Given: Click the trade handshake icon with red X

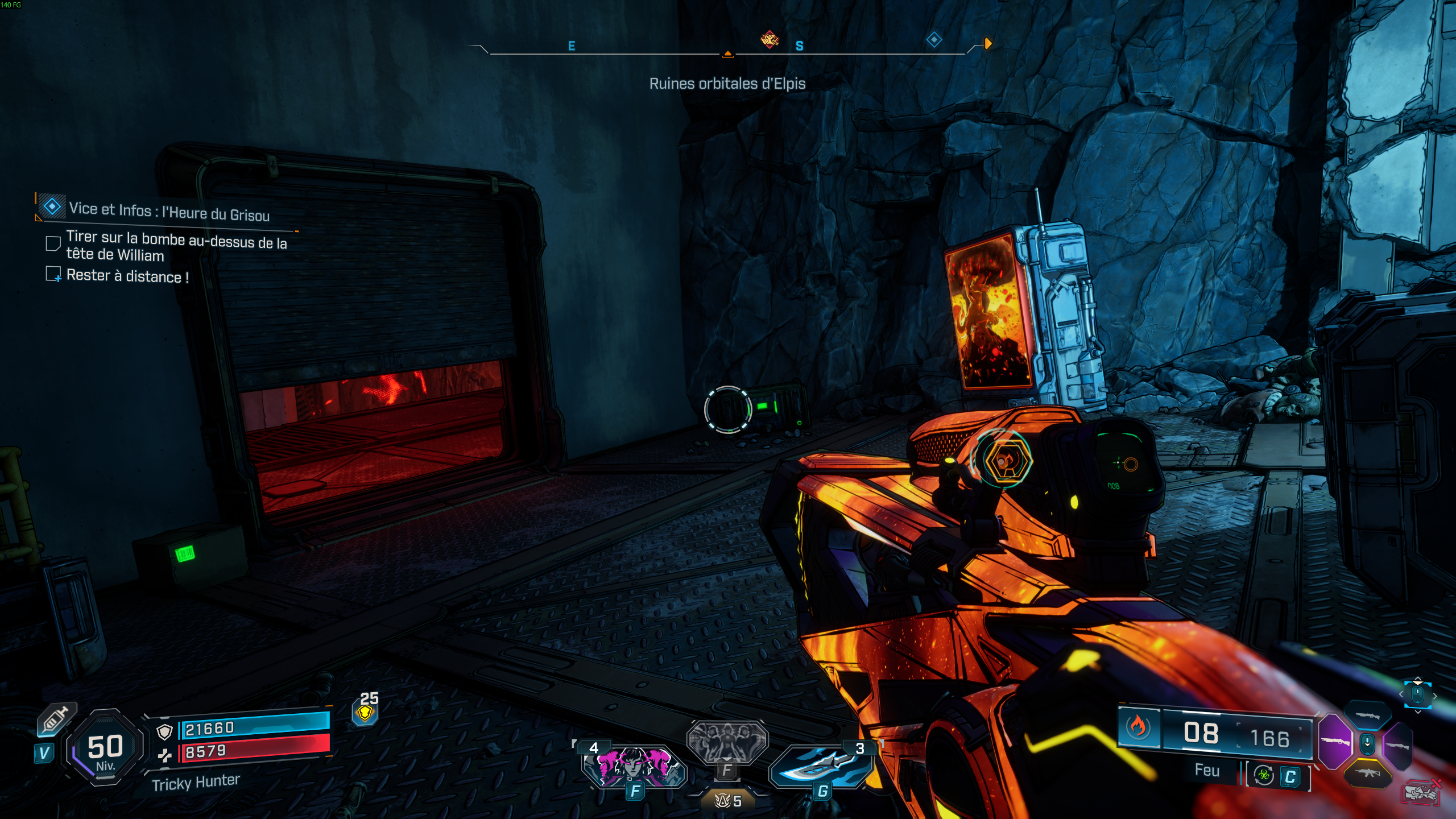Looking at the screenshot, I should coord(1419,793).
